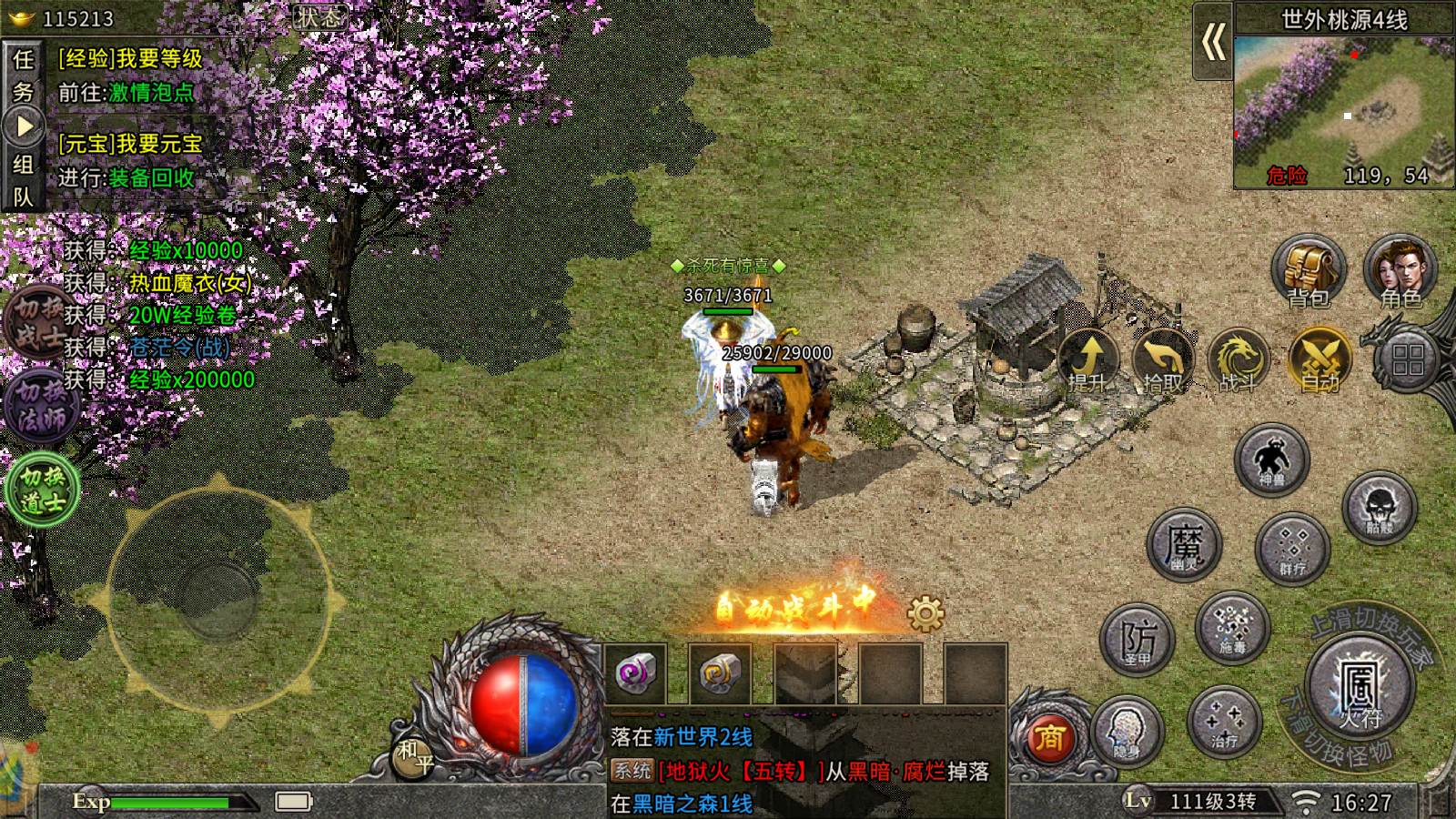
Task: Collapse the minimap with the double-arrow button
Action: [1213, 42]
